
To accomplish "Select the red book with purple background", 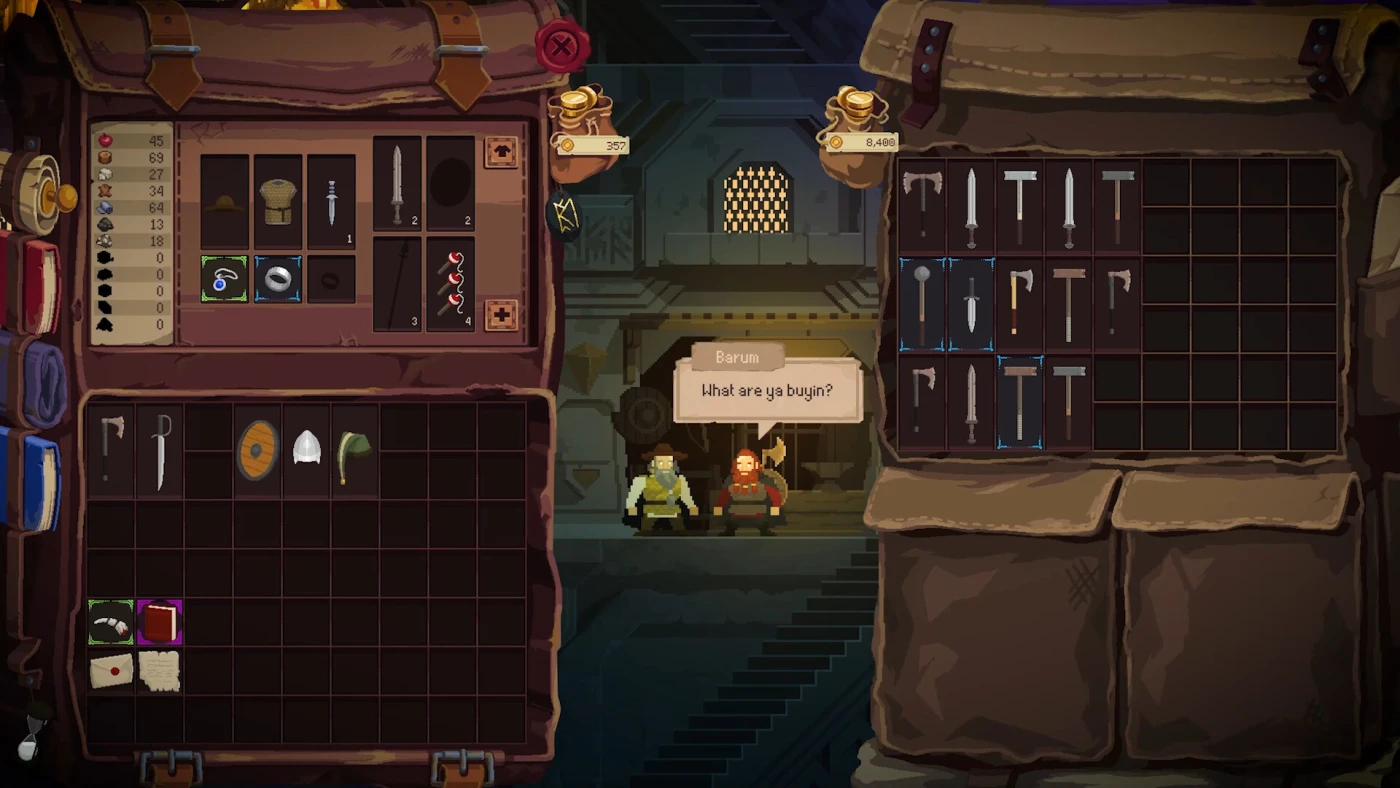I will coord(160,623).
